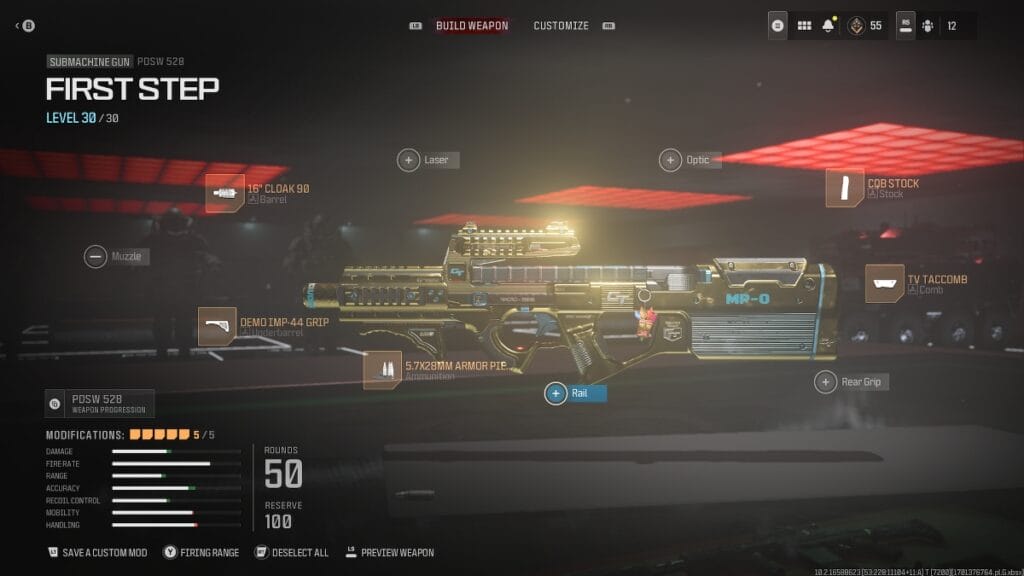Open the notifications bell

tap(828, 26)
